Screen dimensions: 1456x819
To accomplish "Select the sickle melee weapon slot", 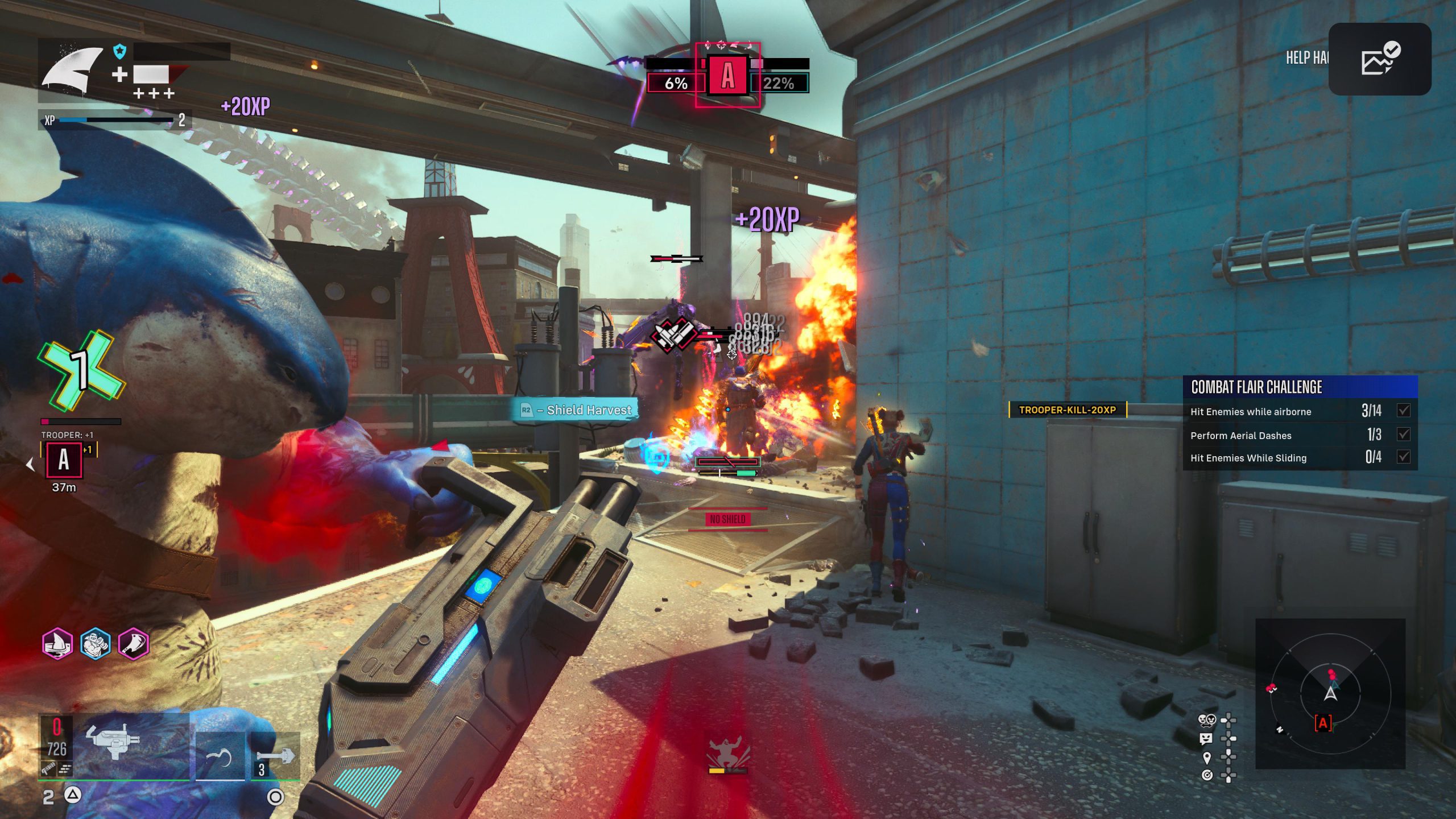I will pos(220,756).
